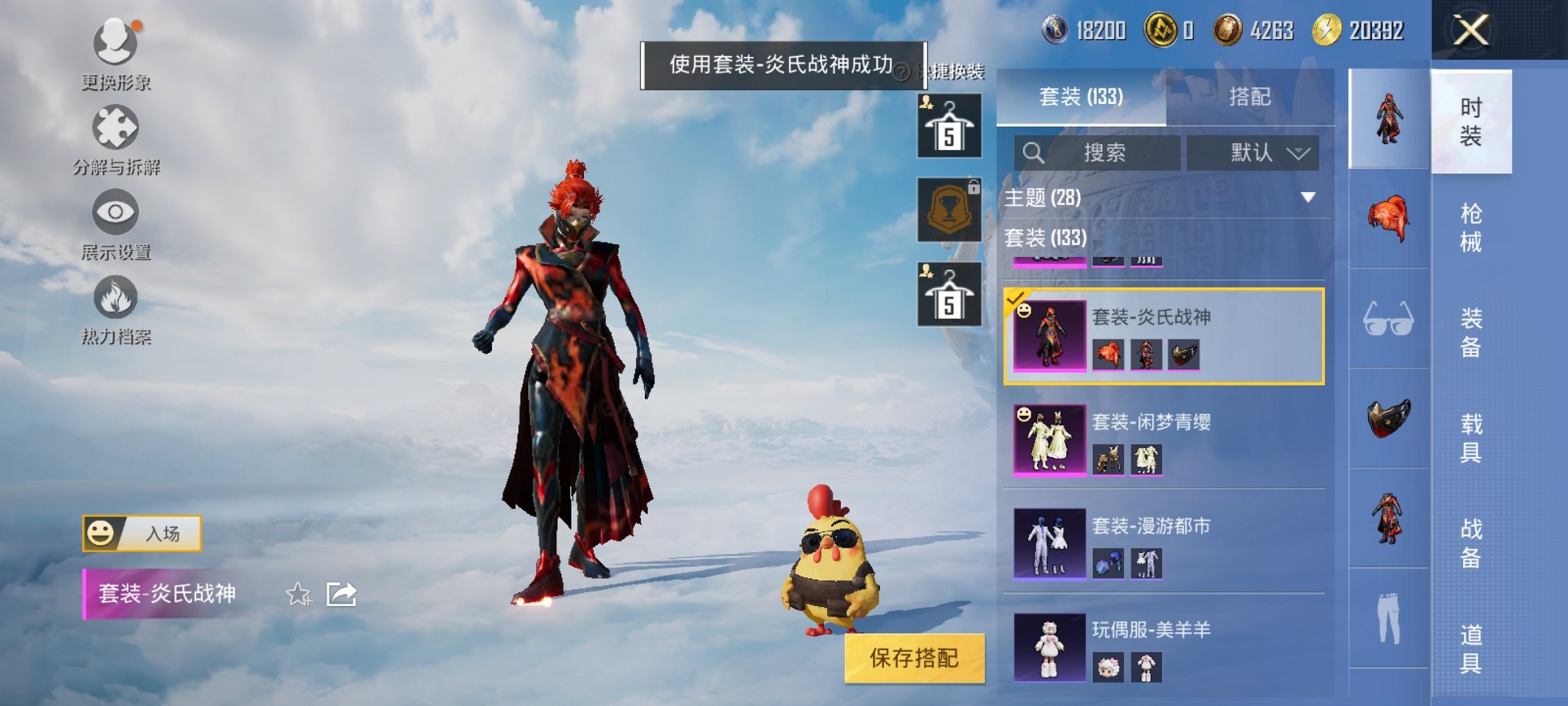Open 更换形象 to change avatar appearance
The height and width of the screenshot is (706, 1568).
click(x=114, y=54)
